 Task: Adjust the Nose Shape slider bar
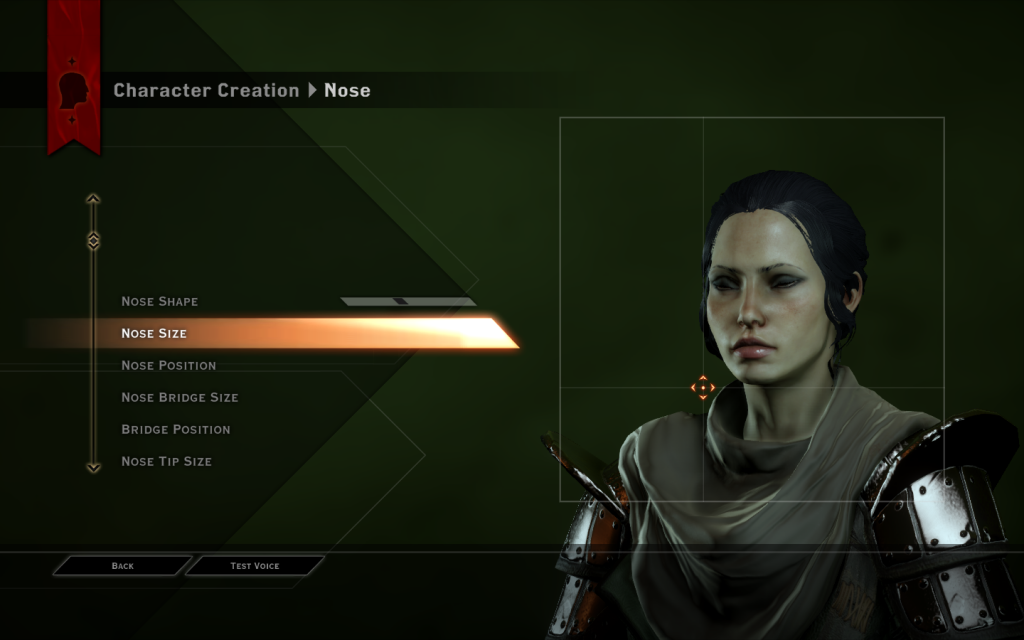coord(407,301)
